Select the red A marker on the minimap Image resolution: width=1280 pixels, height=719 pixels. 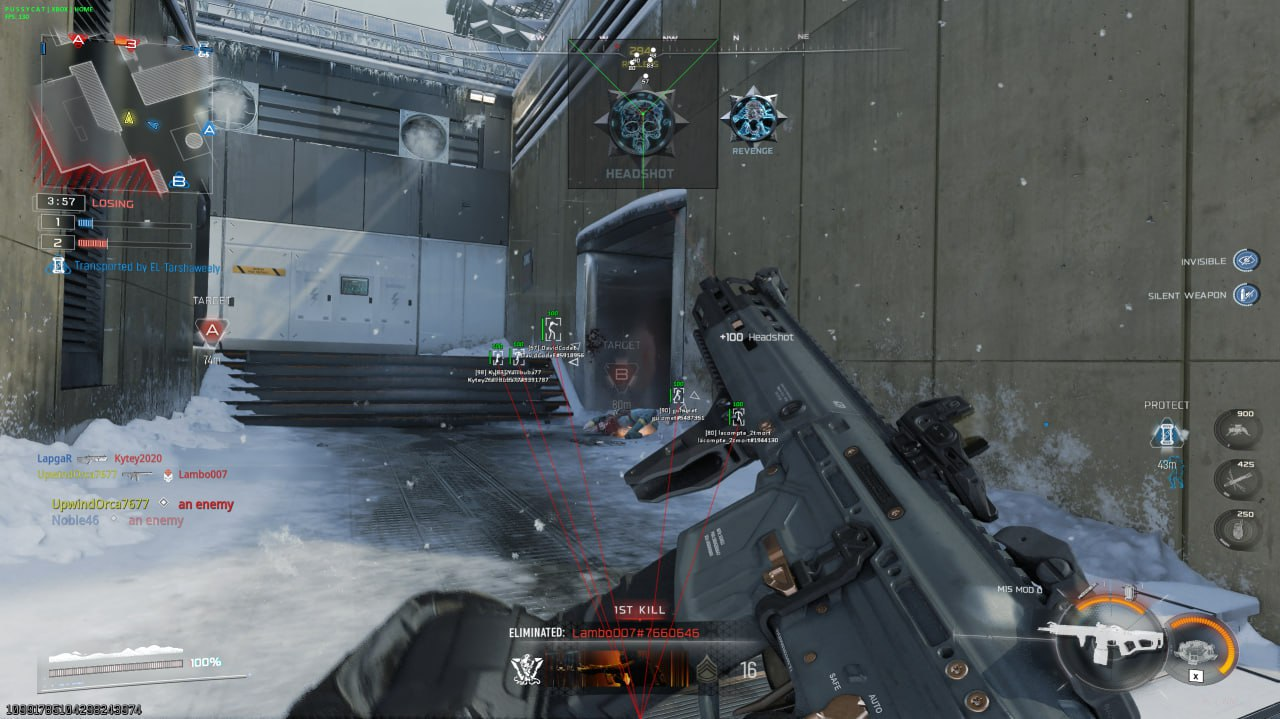[78, 40]
